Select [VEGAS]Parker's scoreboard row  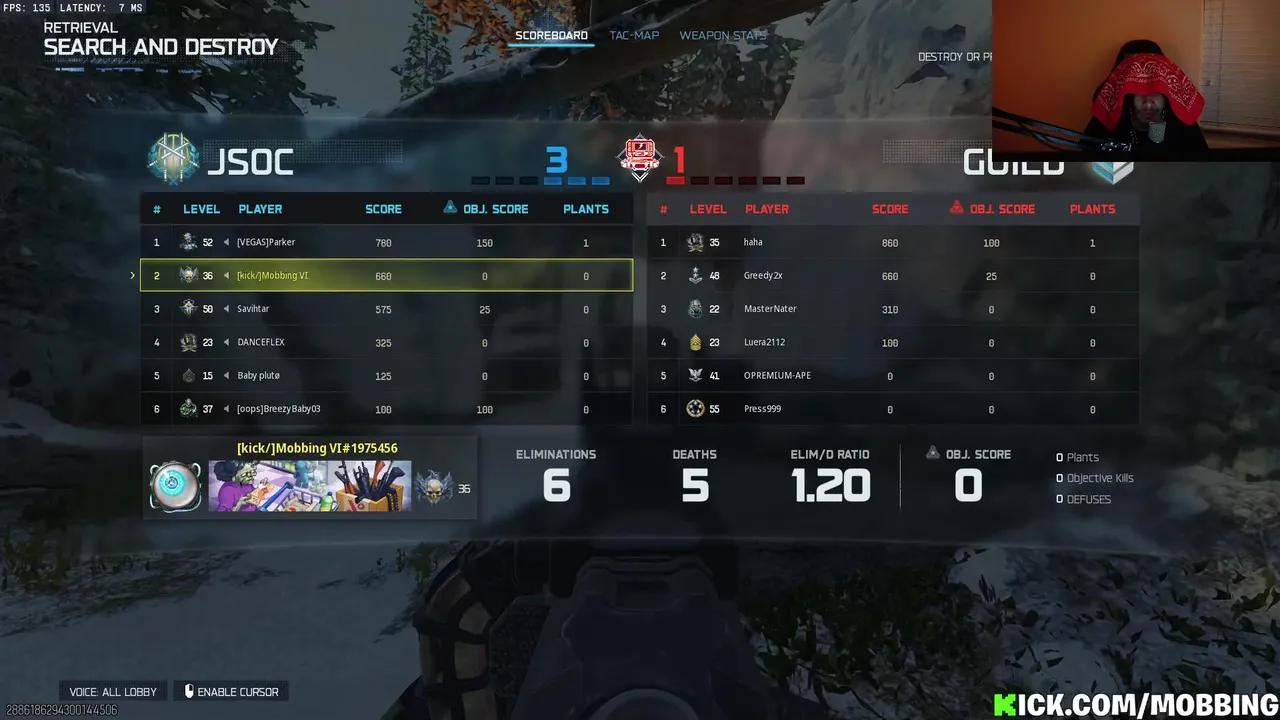(386, 242)
